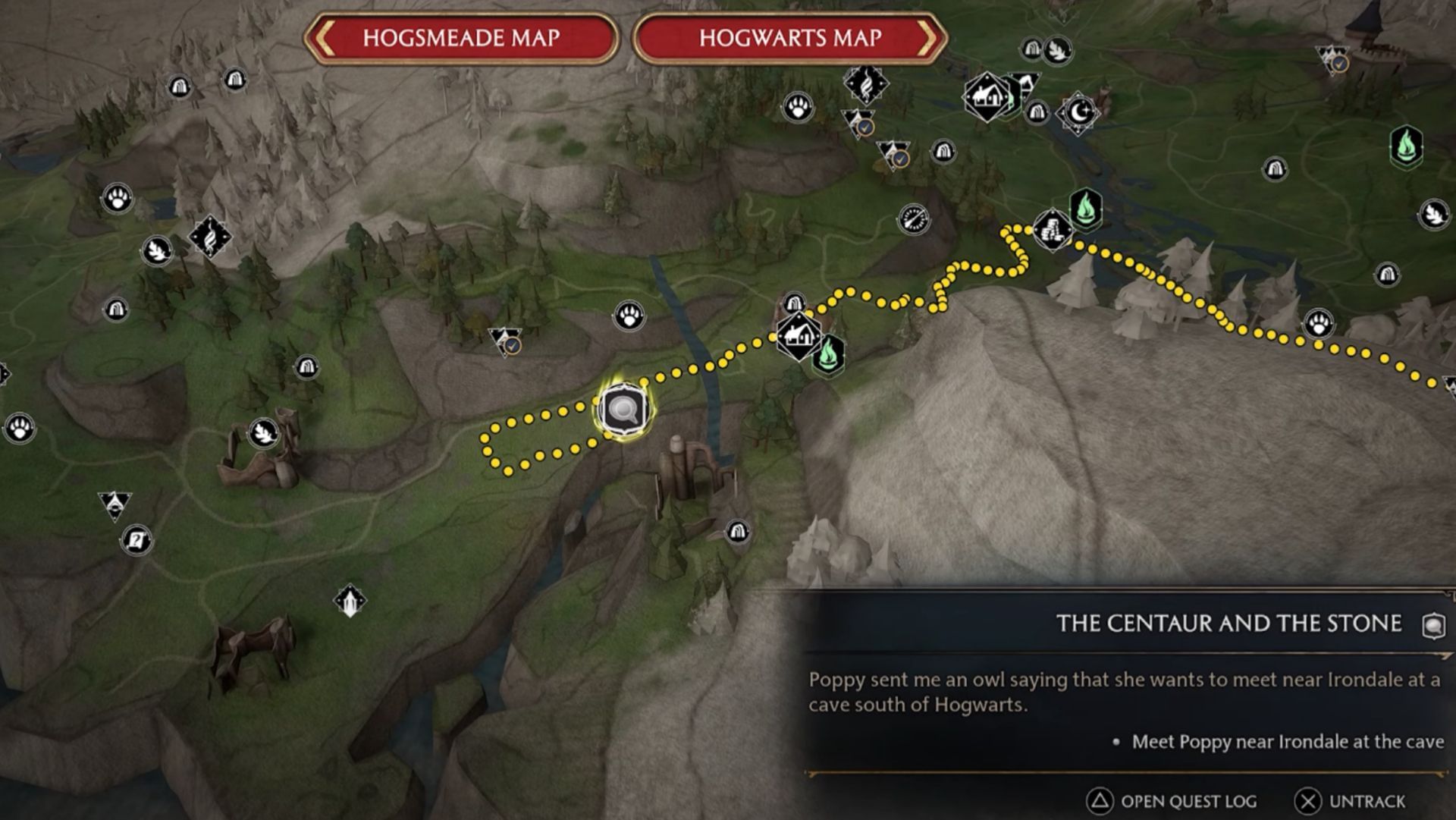This screenshot has width=1456, height=820.
Task: Select the crescent moon astronomy marker
Action: [x=1078, y=113]
